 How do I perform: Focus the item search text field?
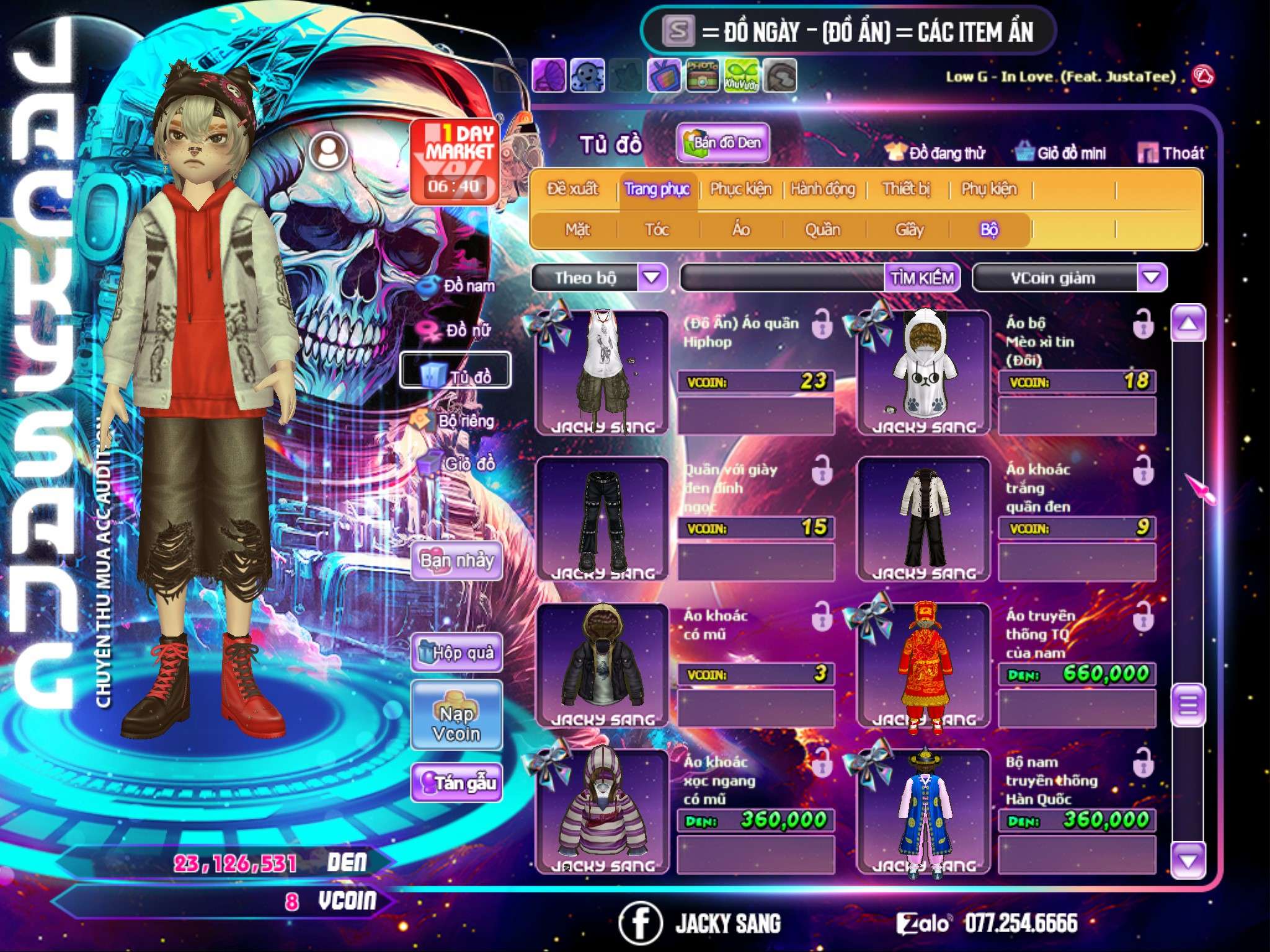point(783,278)
